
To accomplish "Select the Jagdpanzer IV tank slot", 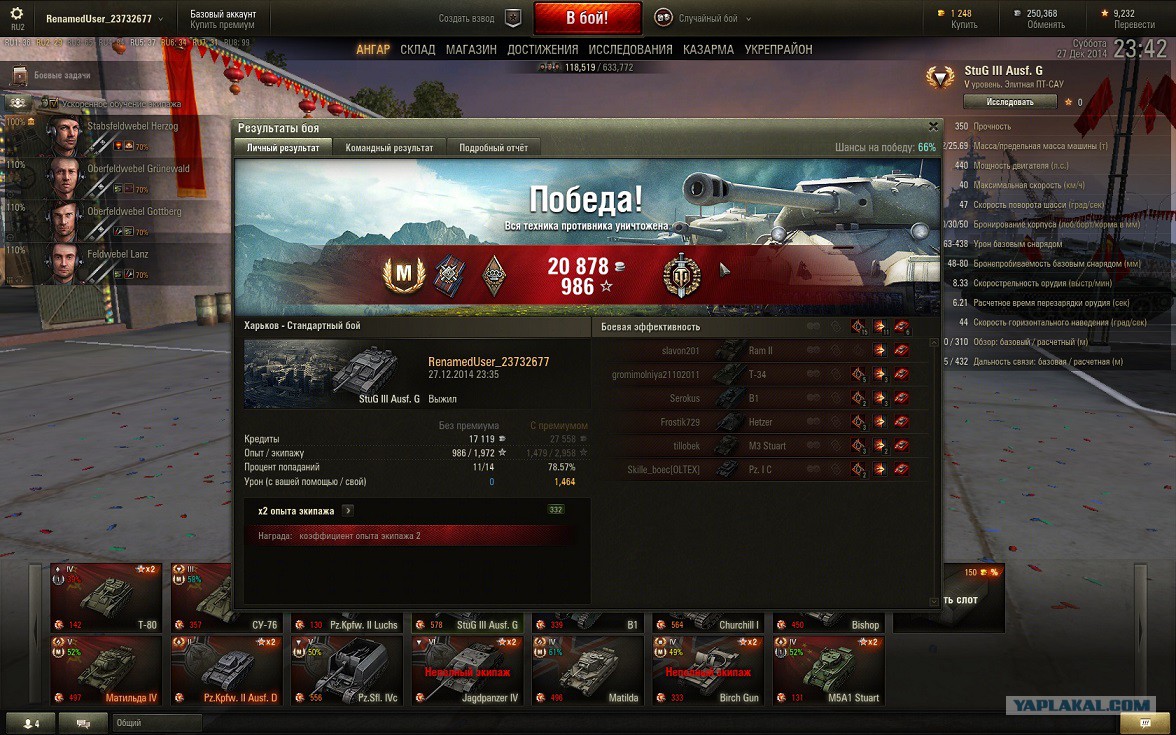I will pos(467,670).
